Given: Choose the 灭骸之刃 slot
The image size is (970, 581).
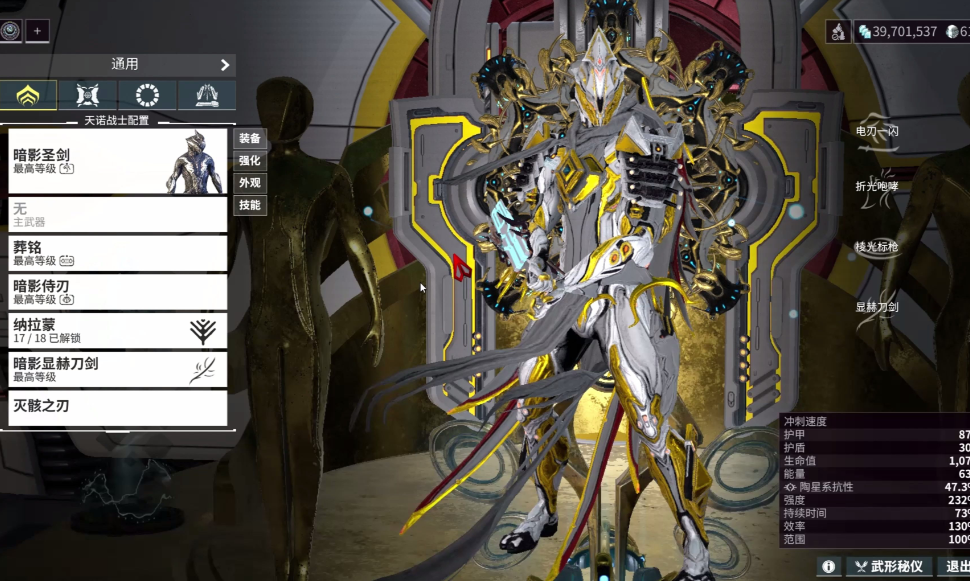Looking at the screenshot, I should (x=118, y=407).
